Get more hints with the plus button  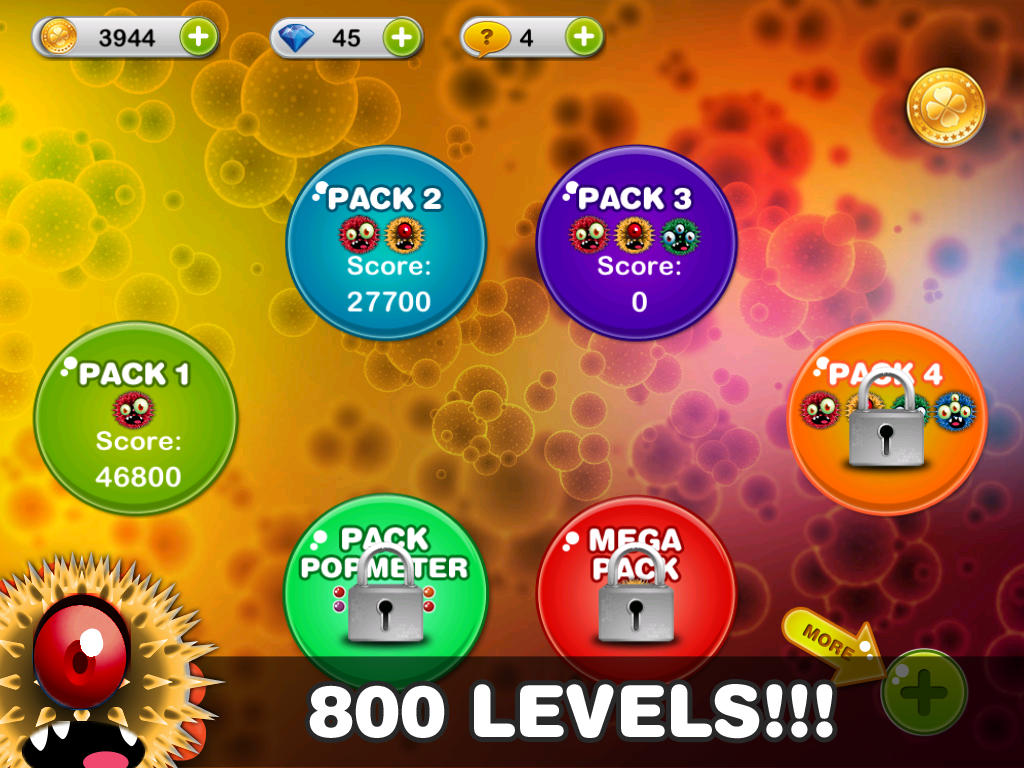pos(584,38)
